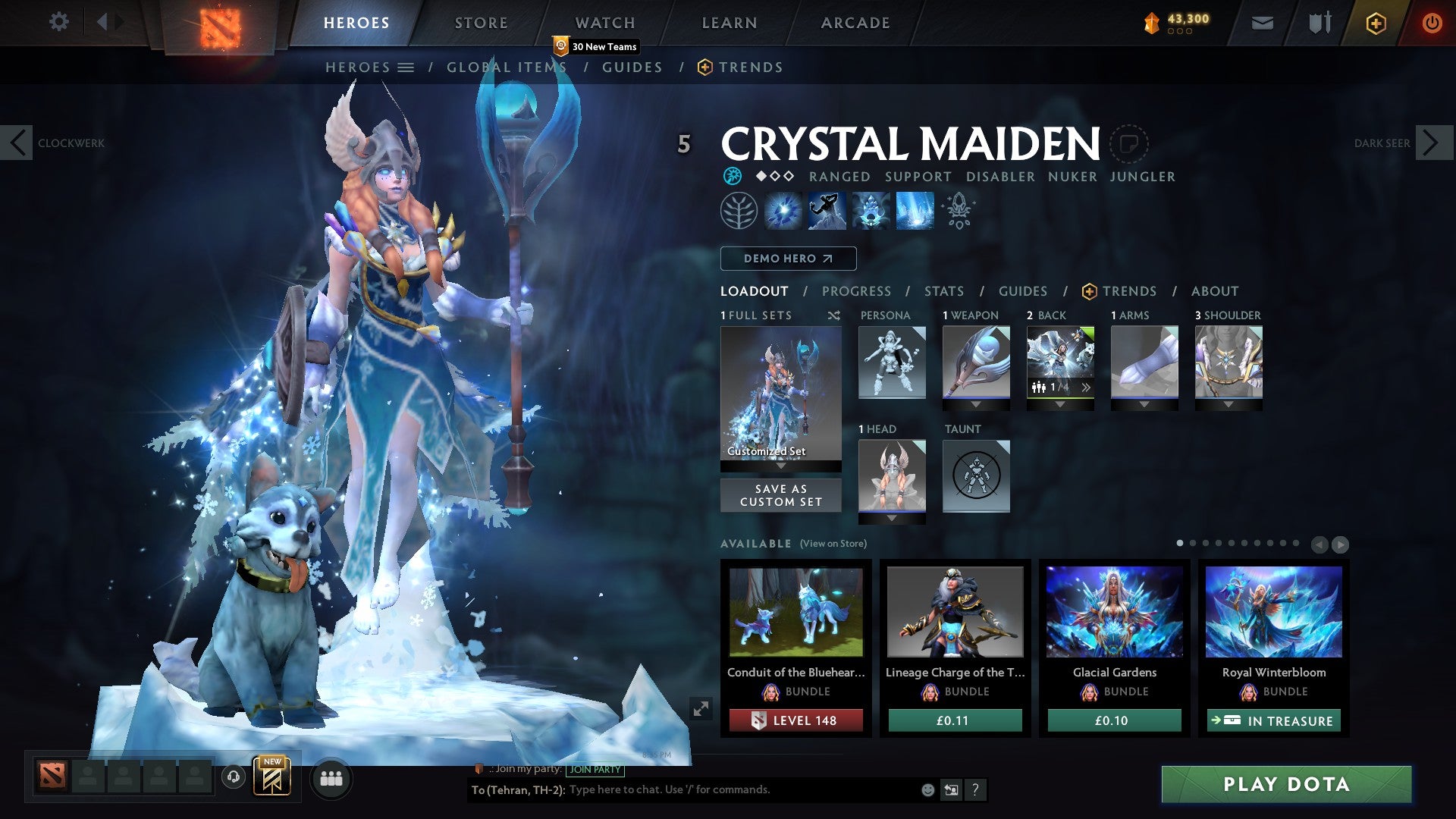The height and width of the screenshot is (819, 1456).
Task: Open the Battle Pass NEW icon
Action: click(271, 777)
